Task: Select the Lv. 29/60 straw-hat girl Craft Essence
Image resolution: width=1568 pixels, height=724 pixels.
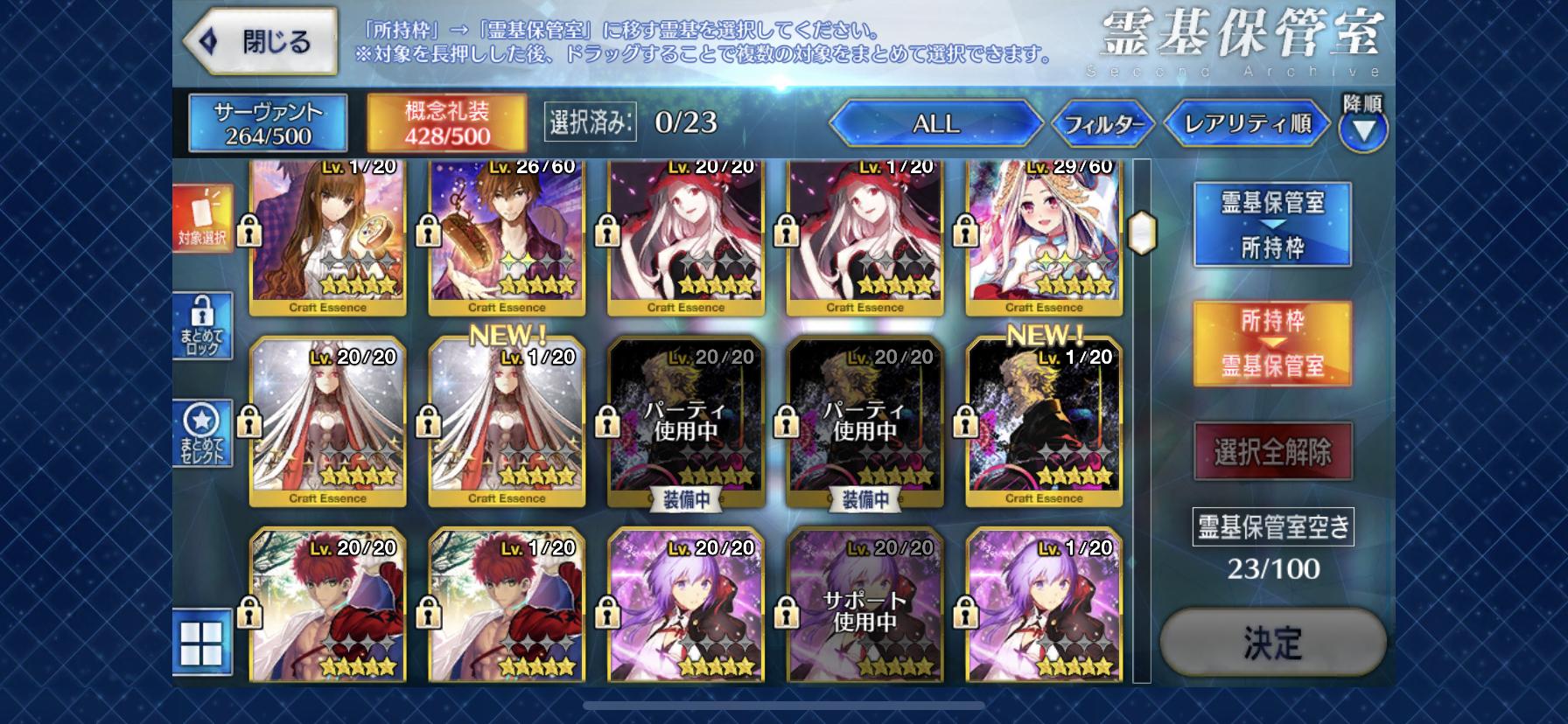Action: [x=1043, y=236]
